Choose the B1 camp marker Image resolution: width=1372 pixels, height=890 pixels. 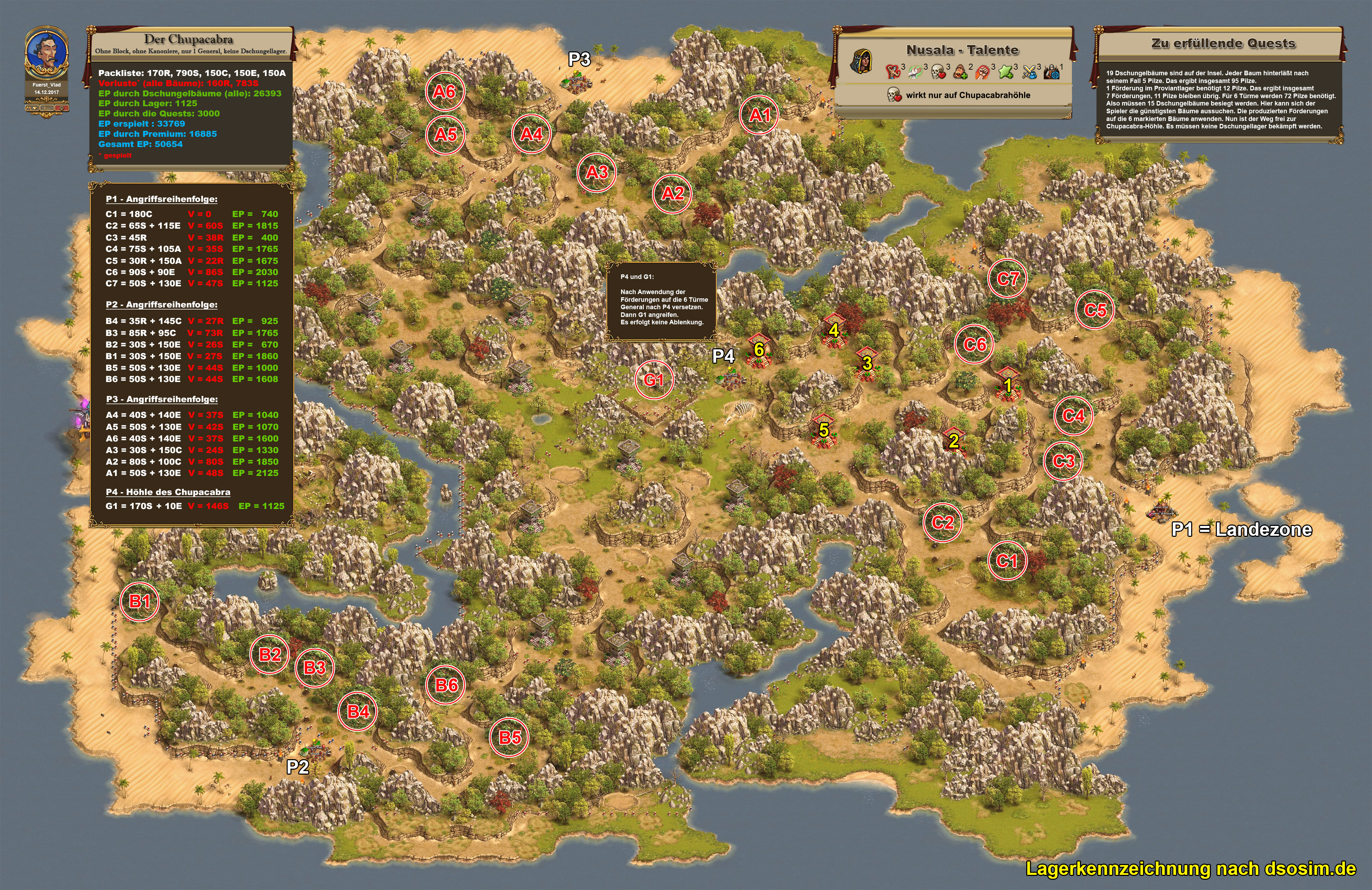[140, 601]
